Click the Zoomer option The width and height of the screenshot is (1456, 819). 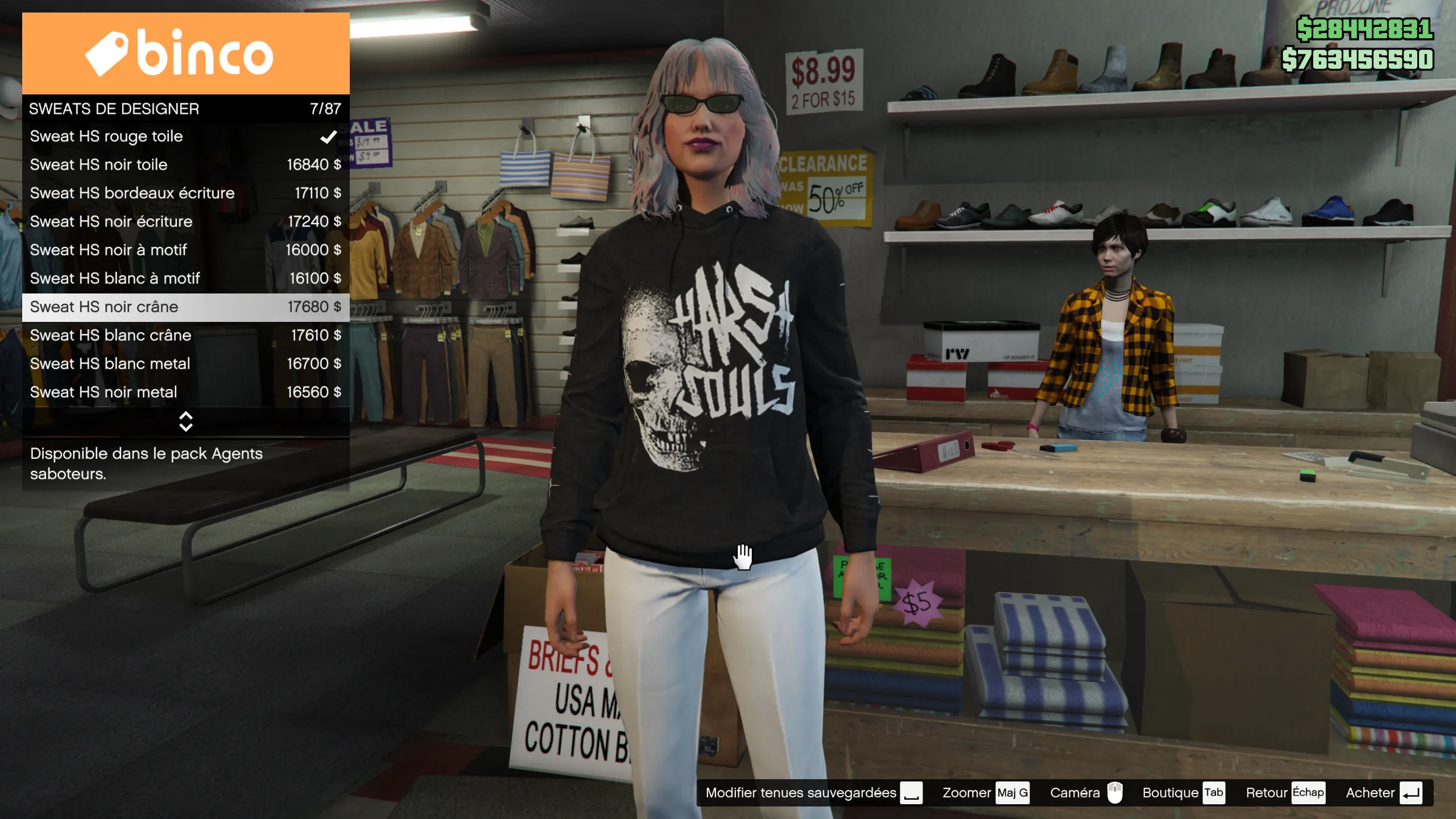(x=985, y=793)
